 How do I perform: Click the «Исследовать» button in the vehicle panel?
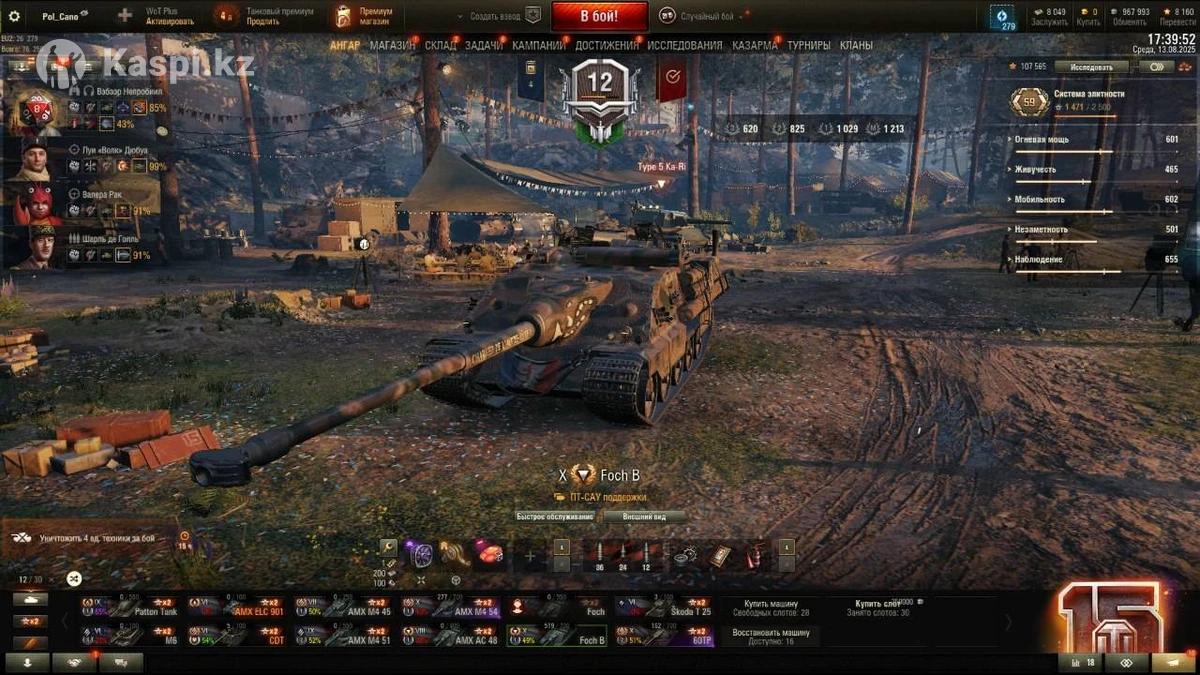[1090, 67]
